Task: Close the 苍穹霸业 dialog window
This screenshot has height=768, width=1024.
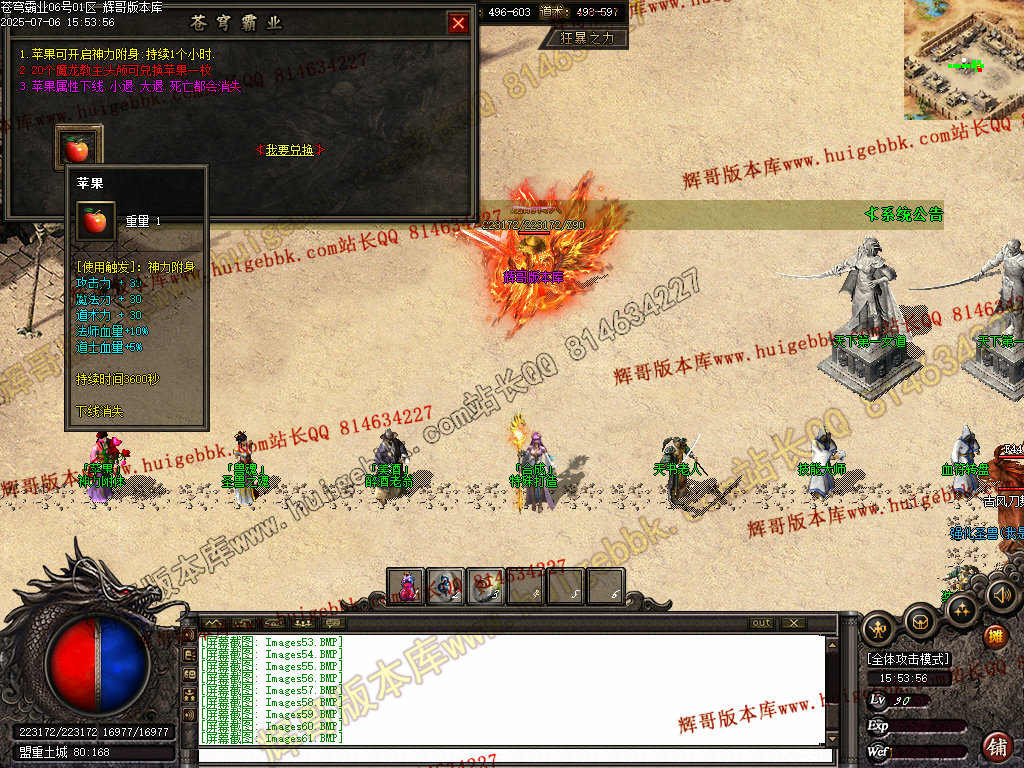Action: [x=458, y=23]
